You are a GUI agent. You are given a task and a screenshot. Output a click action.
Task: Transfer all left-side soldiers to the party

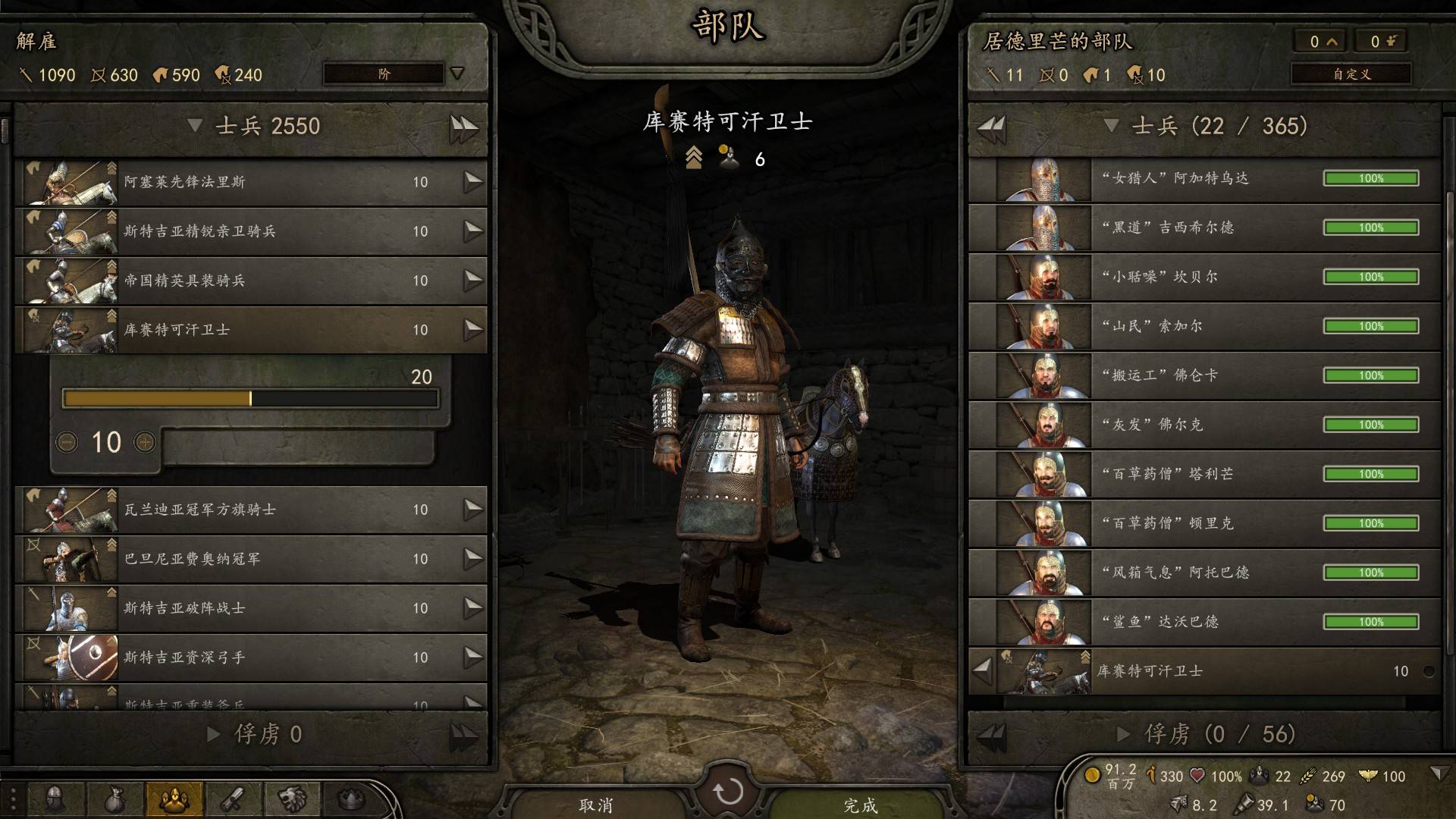(463, 127)
